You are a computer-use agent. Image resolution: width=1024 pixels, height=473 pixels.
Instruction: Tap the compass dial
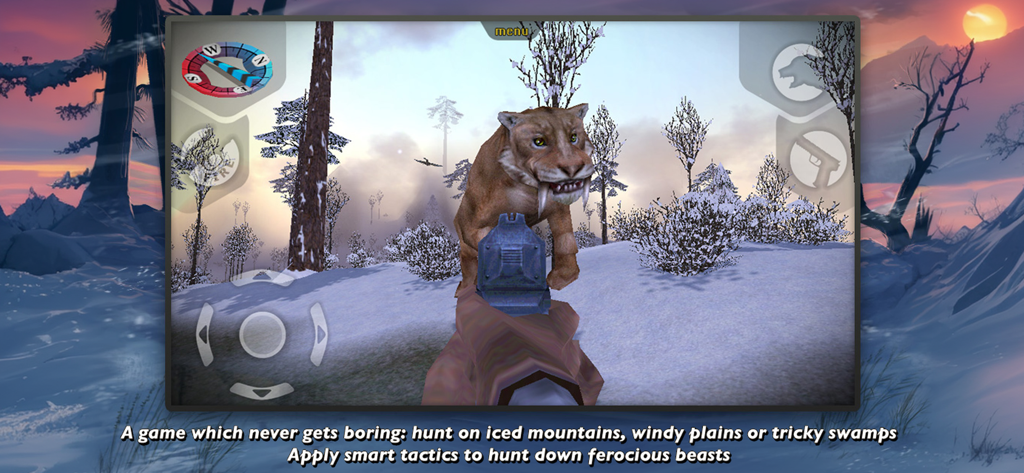pos(226,68)
